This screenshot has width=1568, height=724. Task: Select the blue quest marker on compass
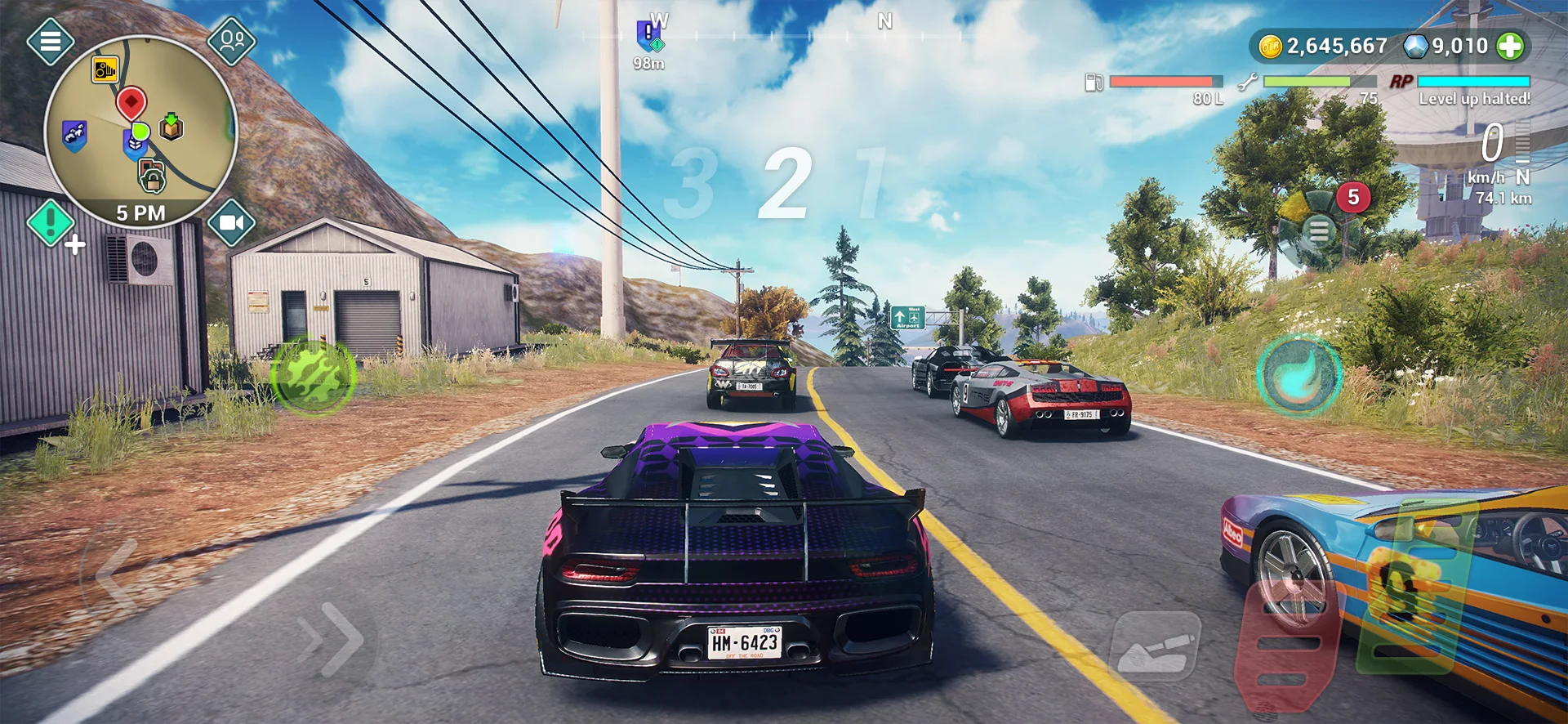coord(650,35)
